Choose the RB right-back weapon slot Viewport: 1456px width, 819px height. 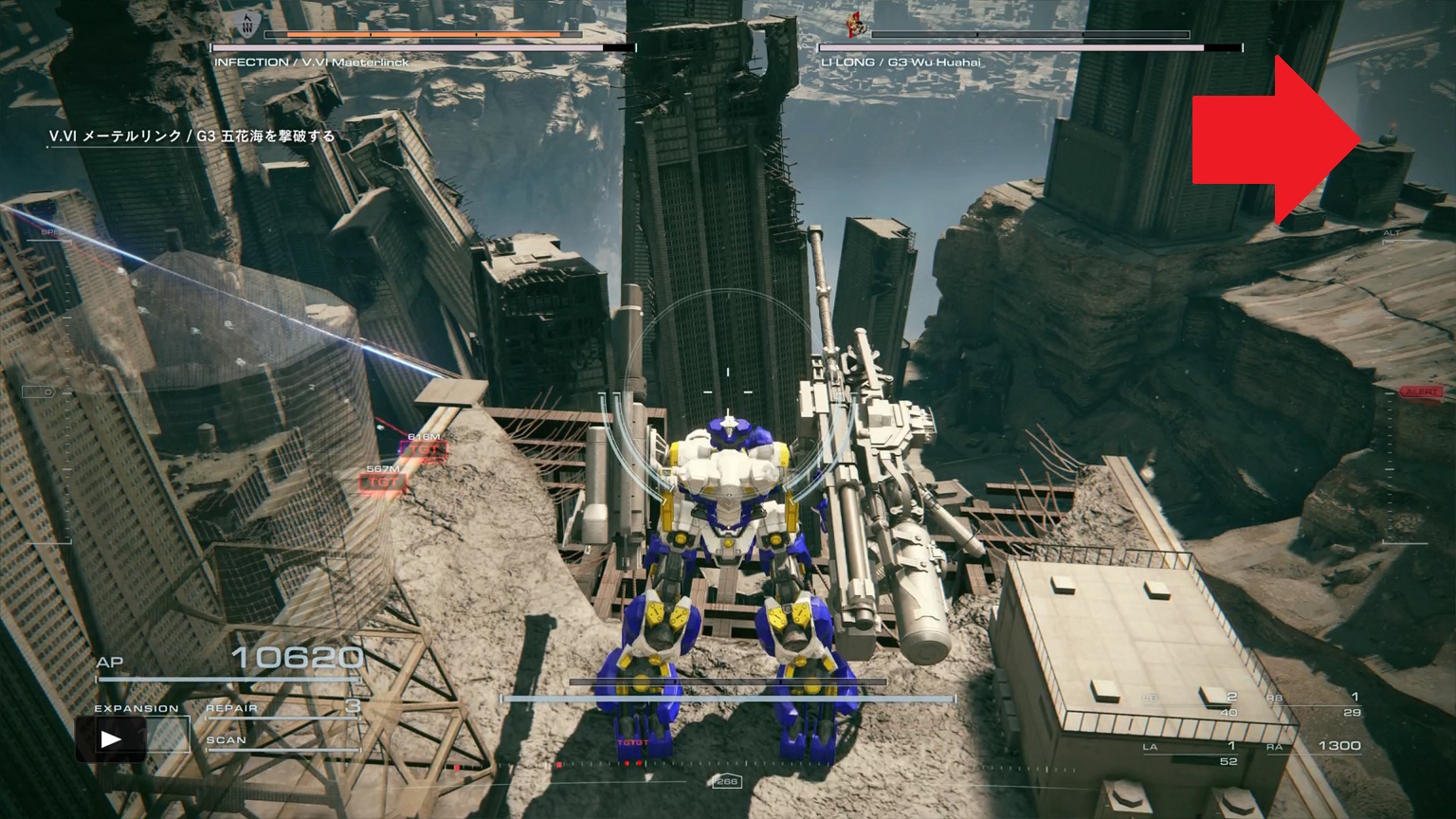(1317, 704)
